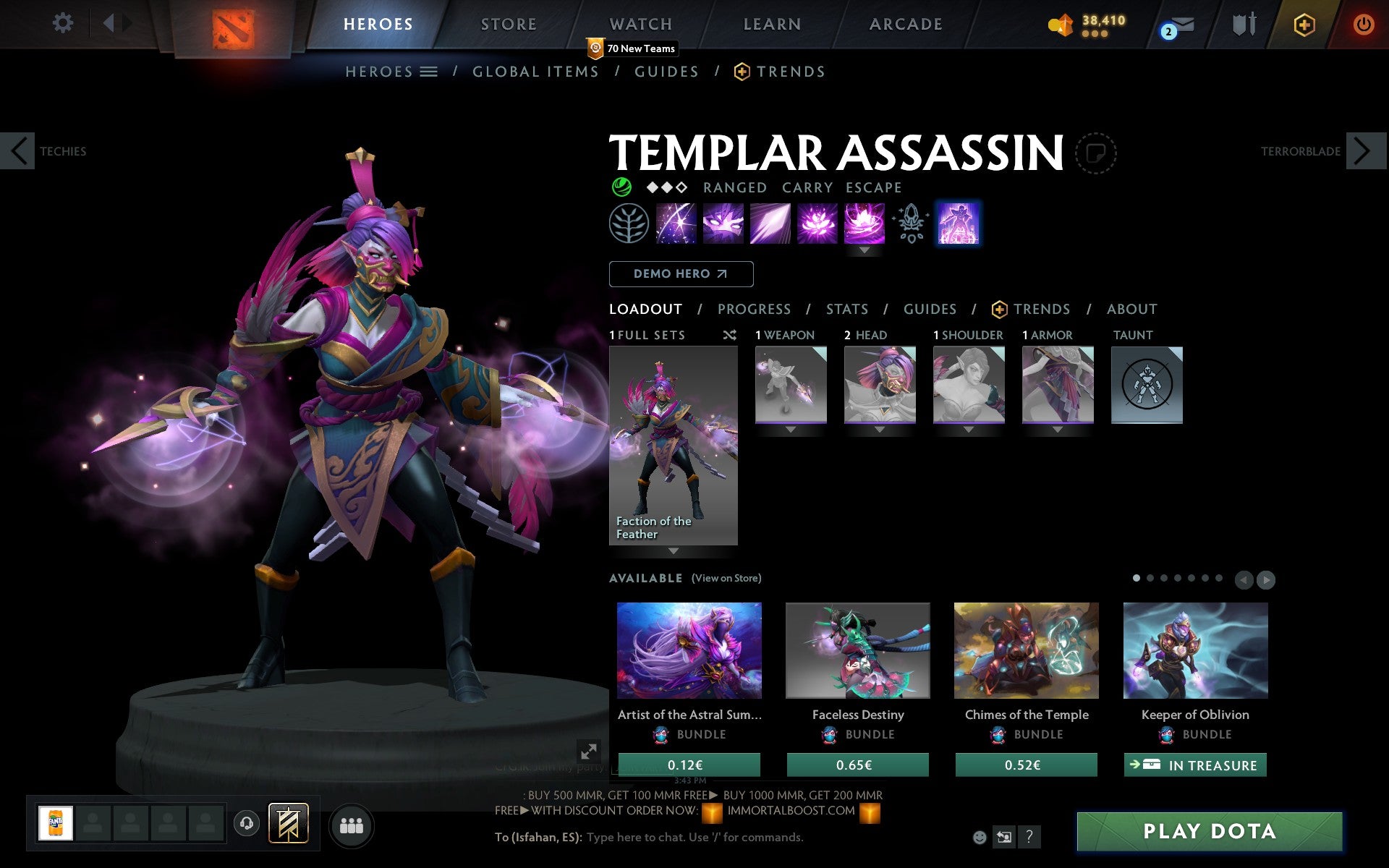This screenshot has height=868, width=1389.
Task: Toggle shuffle for equipped full sets
Action: [x=729, y=335]
